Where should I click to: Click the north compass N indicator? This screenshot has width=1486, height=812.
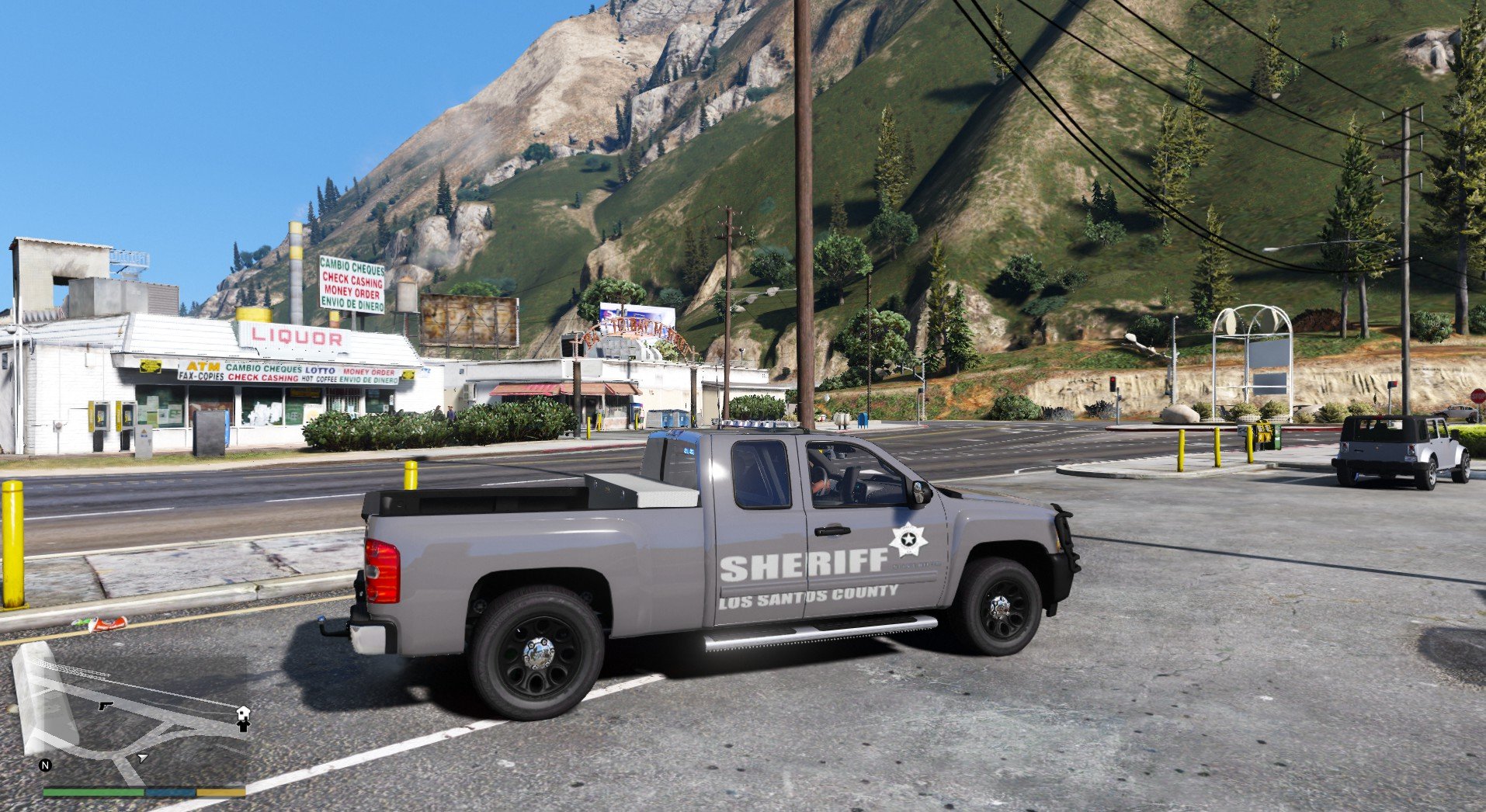pos(45,765)
